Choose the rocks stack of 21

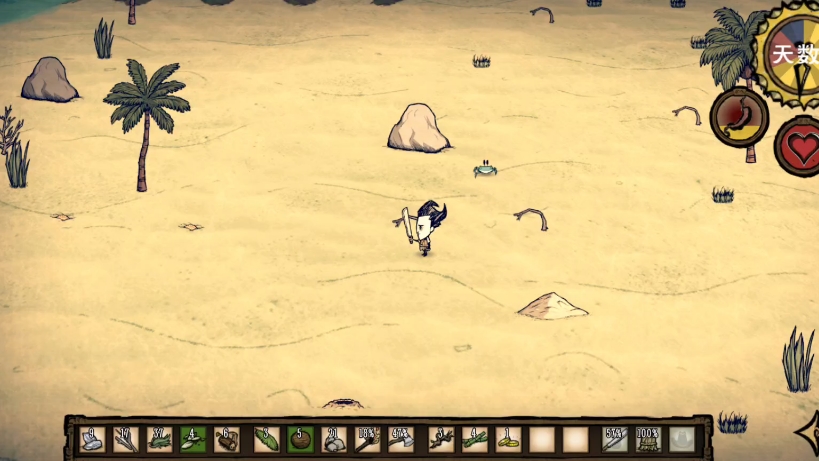[334, 439]
